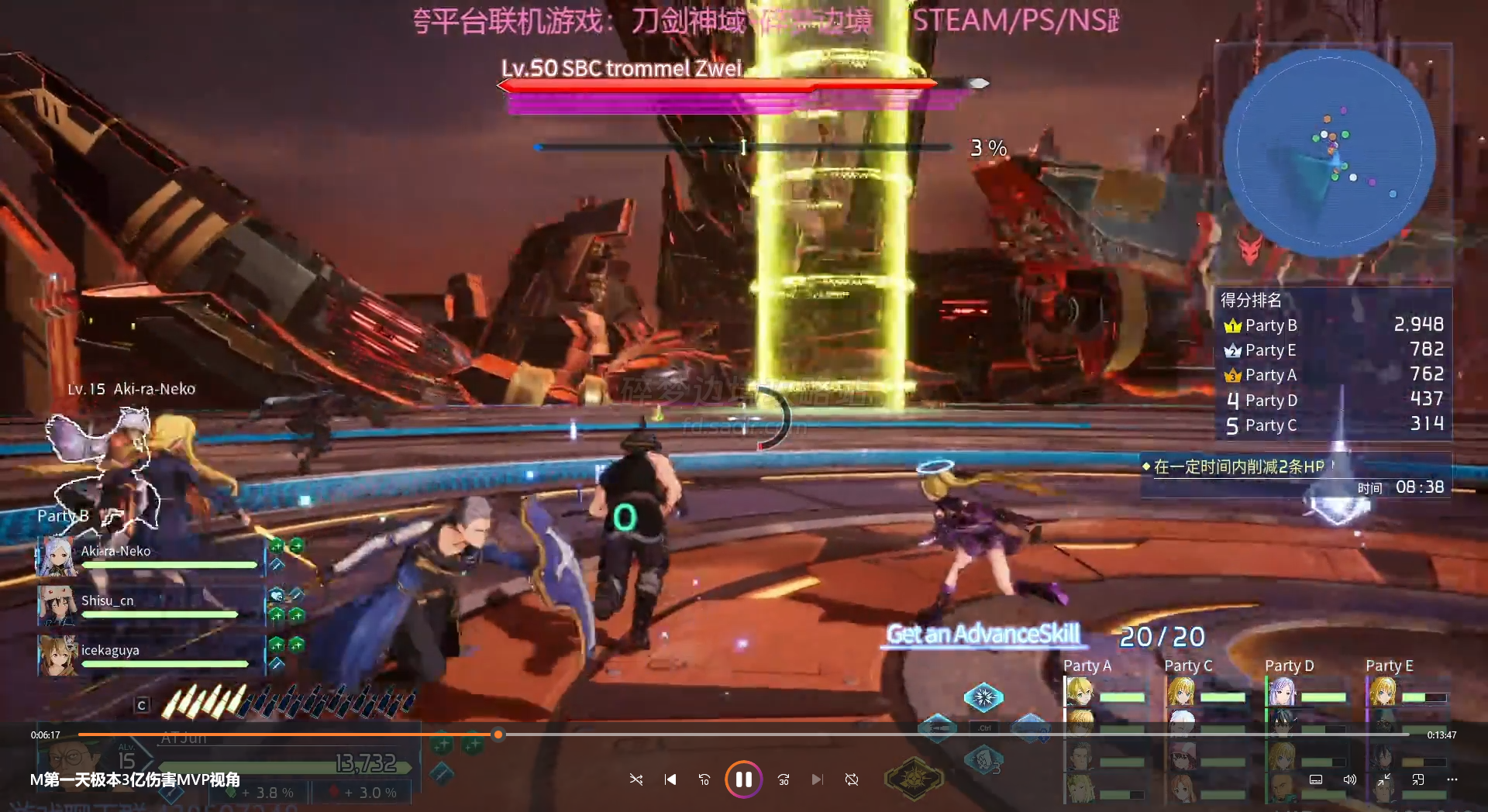Click the Party C score ranking row

pyautogui.click(x=1333, y=425)
